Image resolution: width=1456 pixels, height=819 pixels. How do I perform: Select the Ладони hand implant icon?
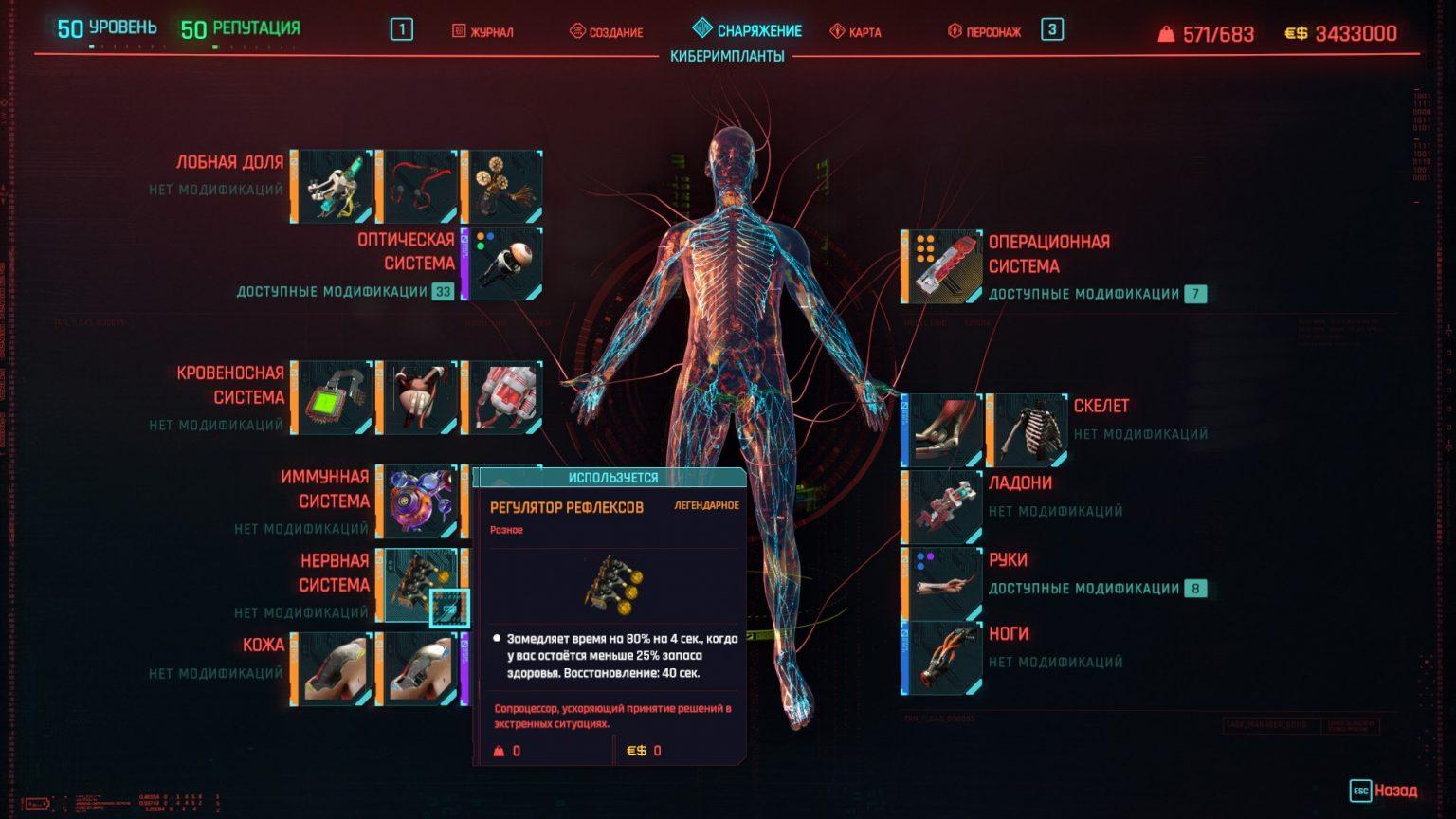coord(943,509)
